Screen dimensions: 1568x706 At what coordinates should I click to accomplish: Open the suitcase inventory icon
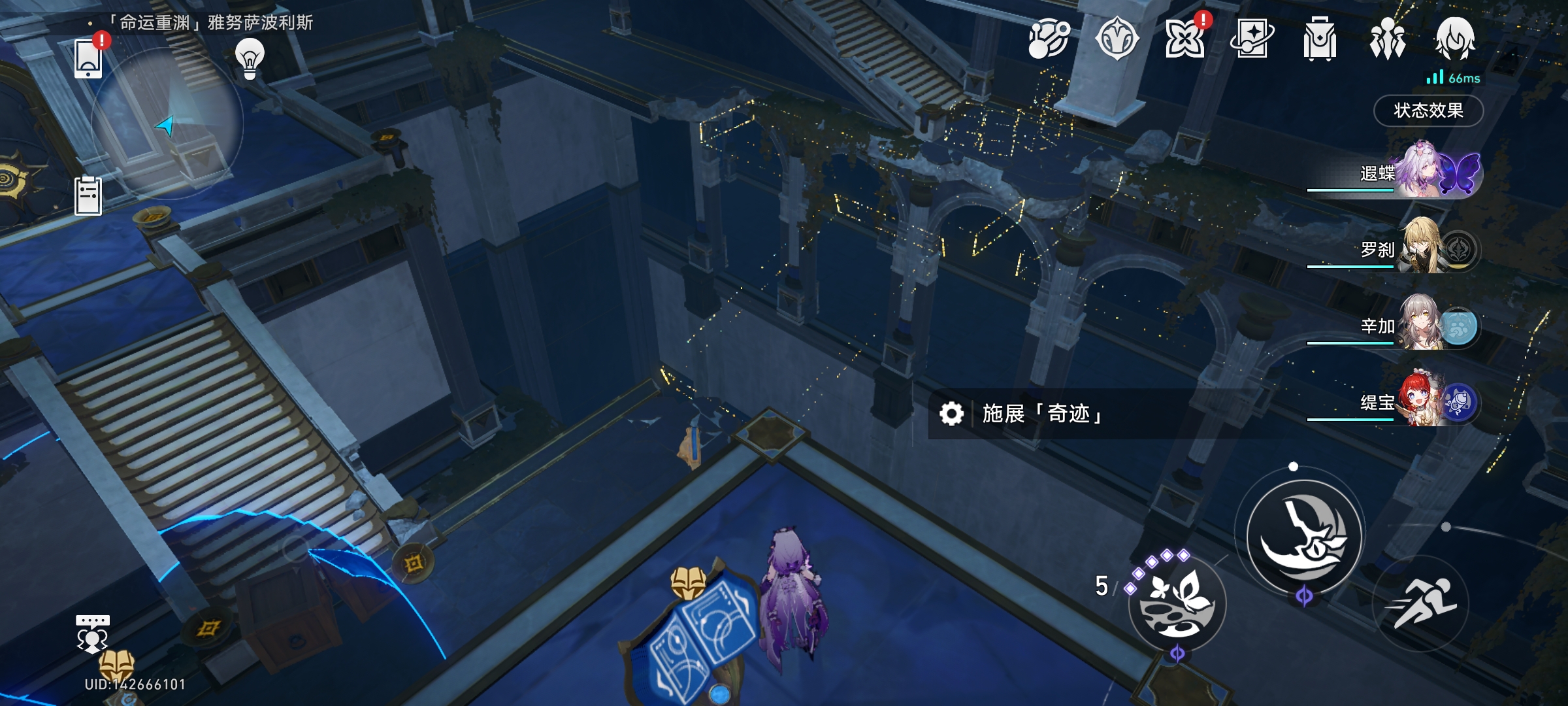[x=1319, y=39]
